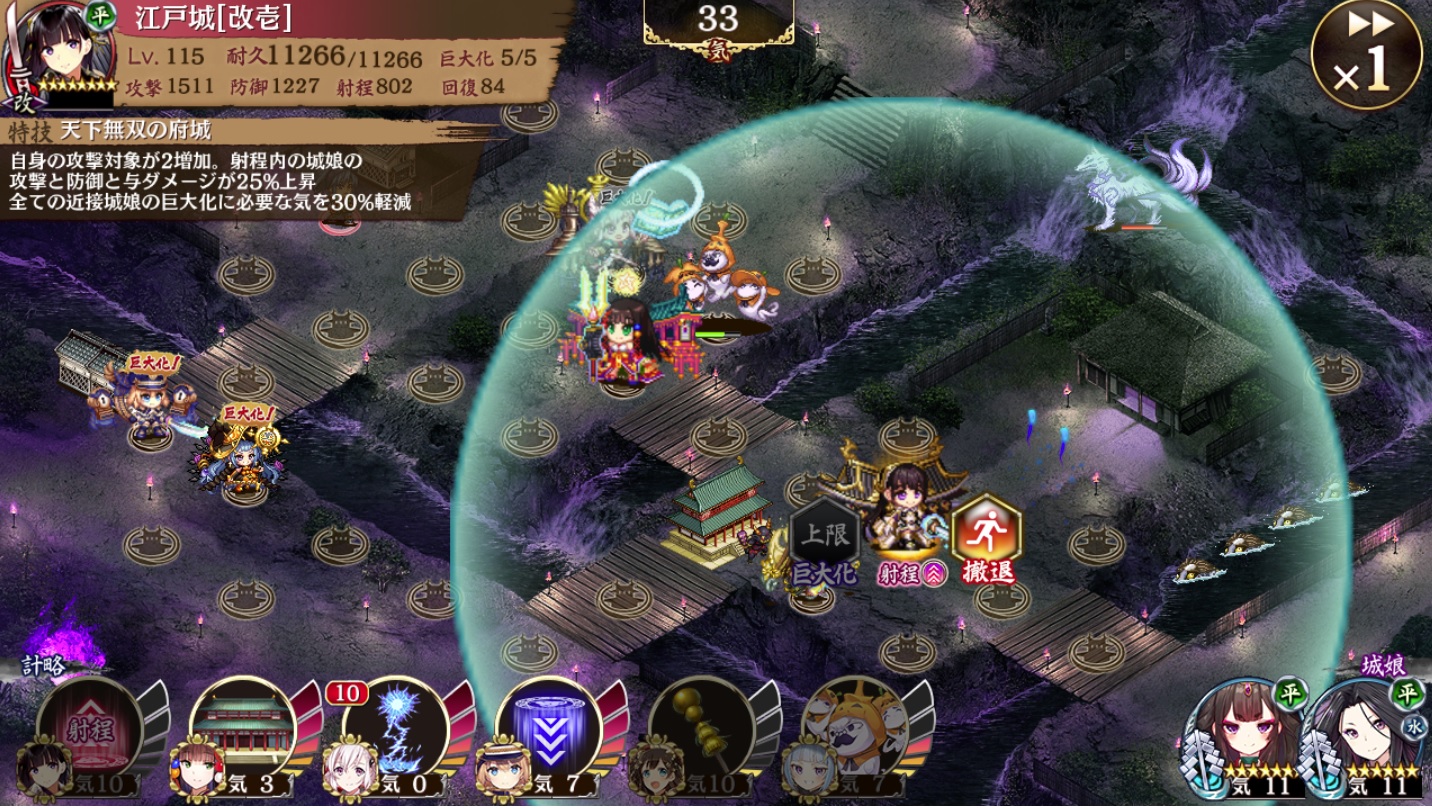Activate the blue down-arrows stratagem

click(x=549, y=728)
